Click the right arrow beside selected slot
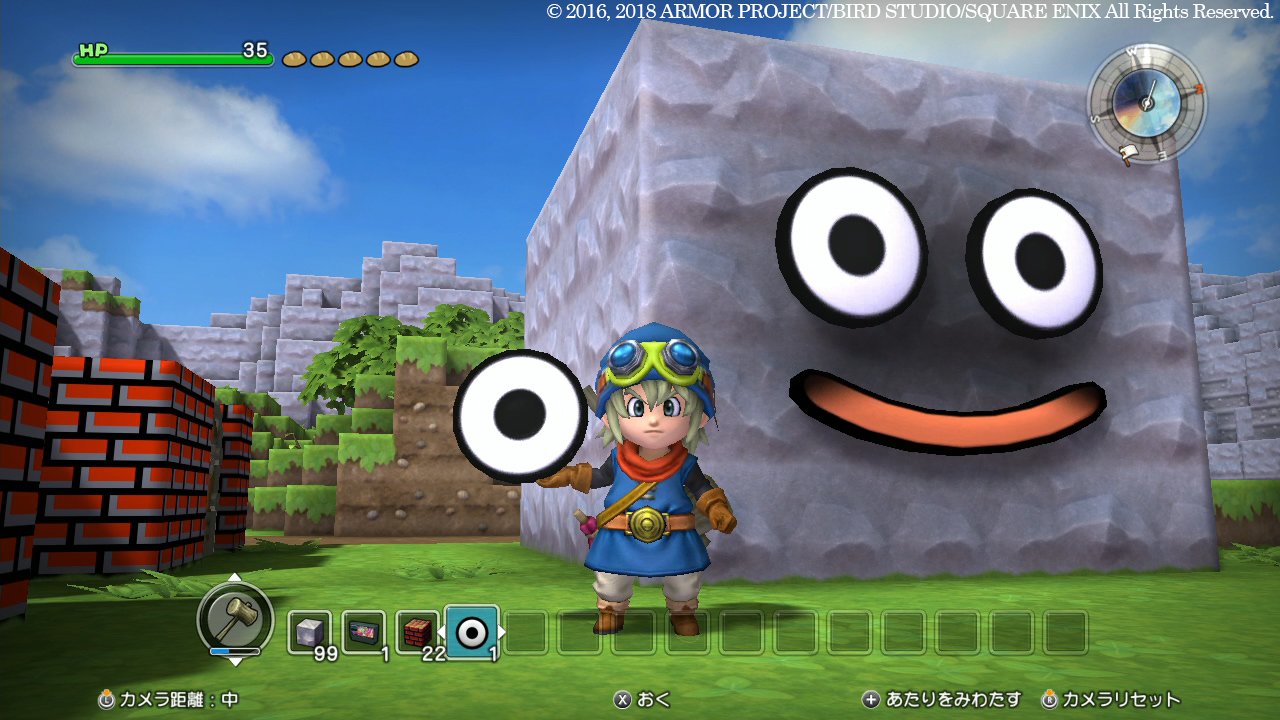The height and width of the screenshot is (720, 1280). [x=503, y=634]
